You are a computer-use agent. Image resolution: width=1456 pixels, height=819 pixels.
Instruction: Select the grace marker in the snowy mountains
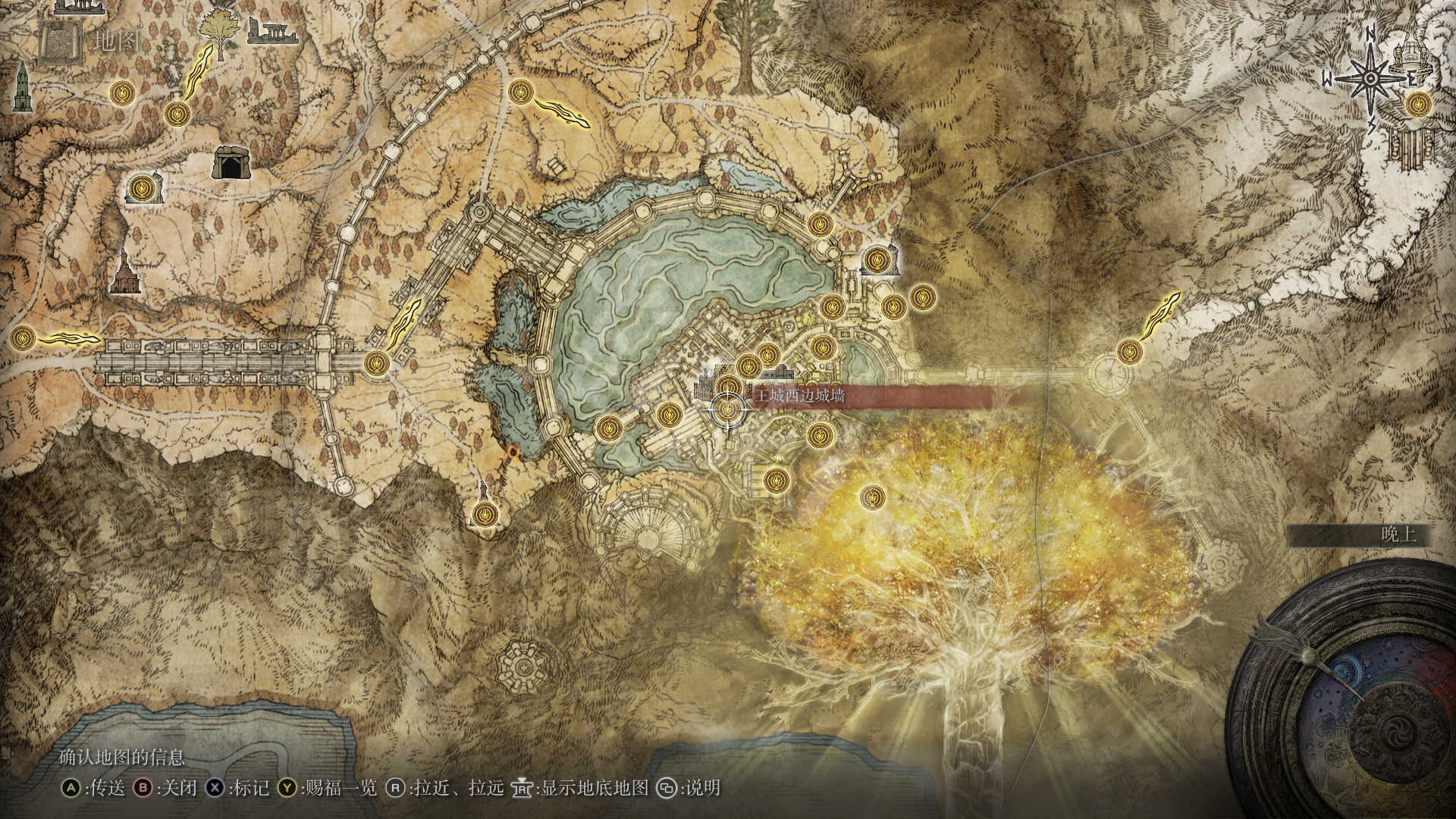tap(1129, 351)
